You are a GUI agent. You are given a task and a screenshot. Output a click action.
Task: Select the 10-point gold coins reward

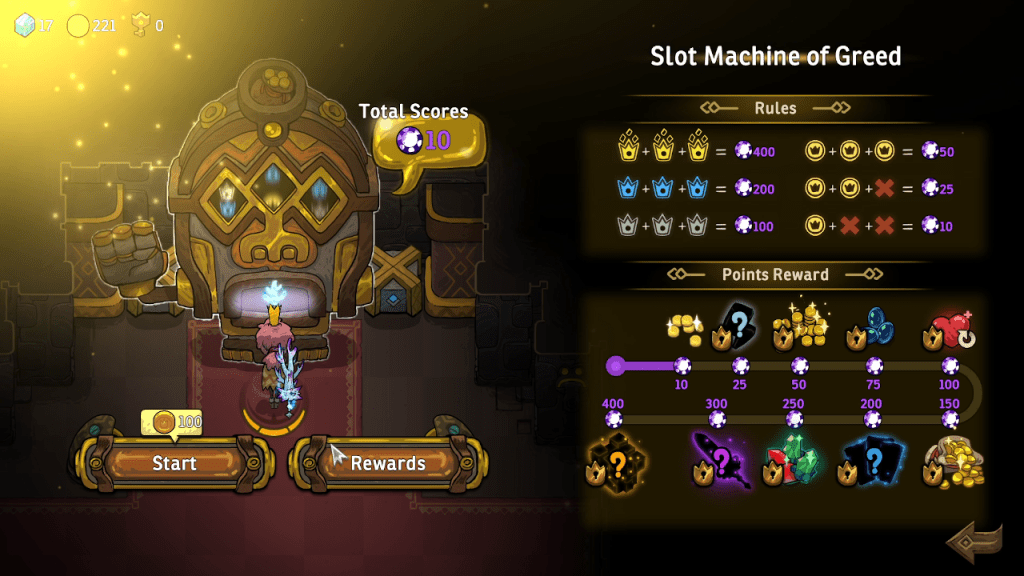tap(684, 328)
